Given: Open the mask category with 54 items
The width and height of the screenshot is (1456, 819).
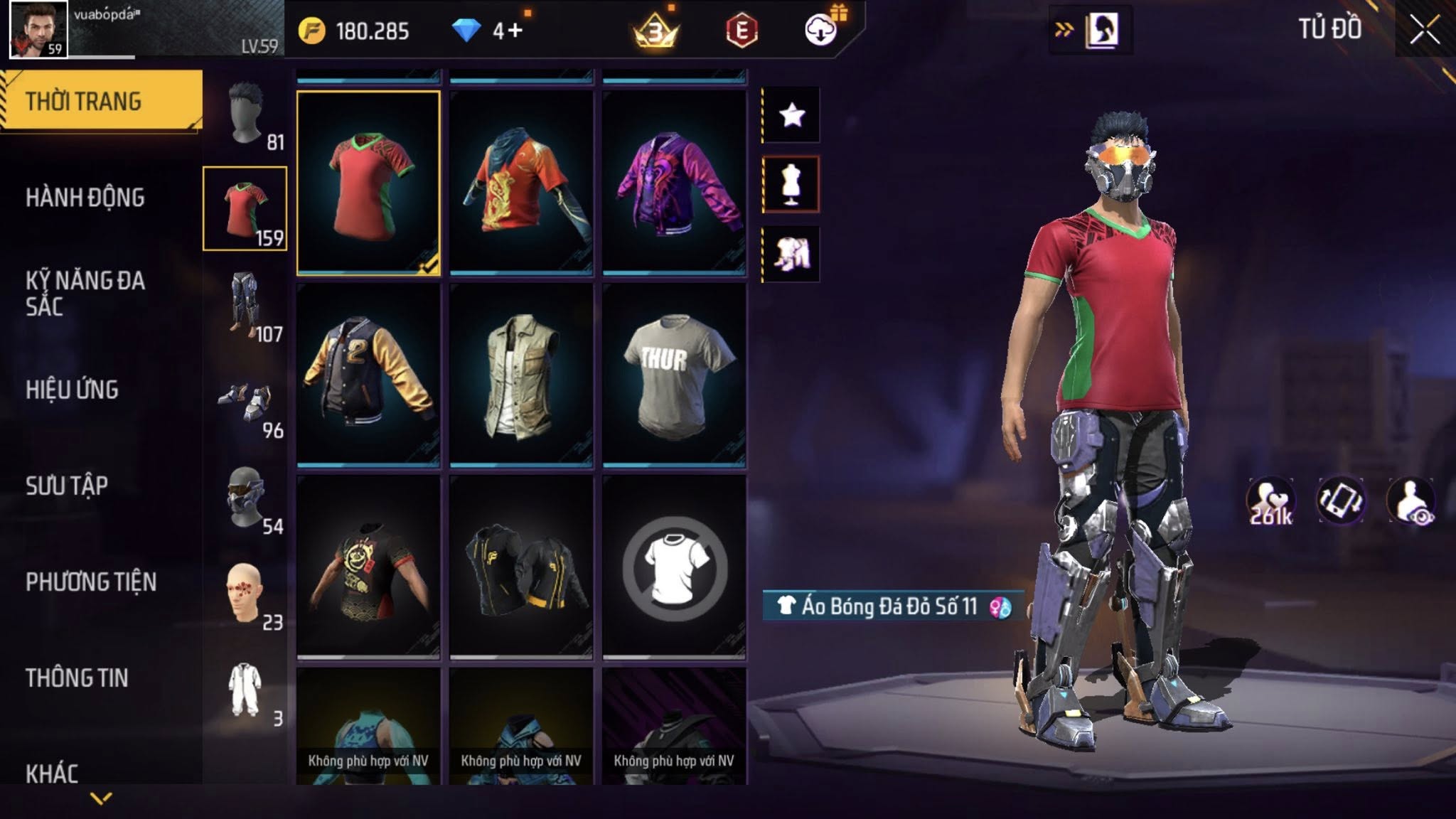Looking at the screenshot, I should point(245,498).
